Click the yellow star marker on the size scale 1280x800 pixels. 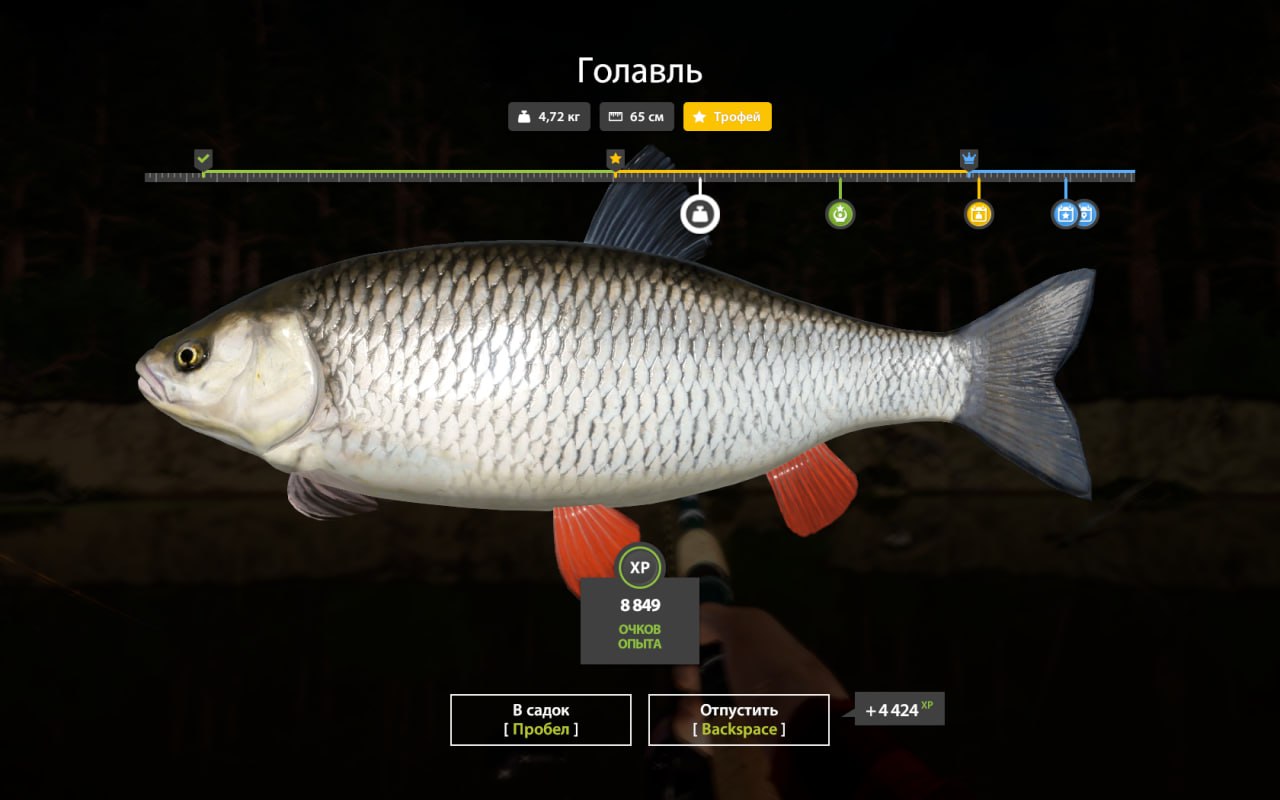(615, 157)
